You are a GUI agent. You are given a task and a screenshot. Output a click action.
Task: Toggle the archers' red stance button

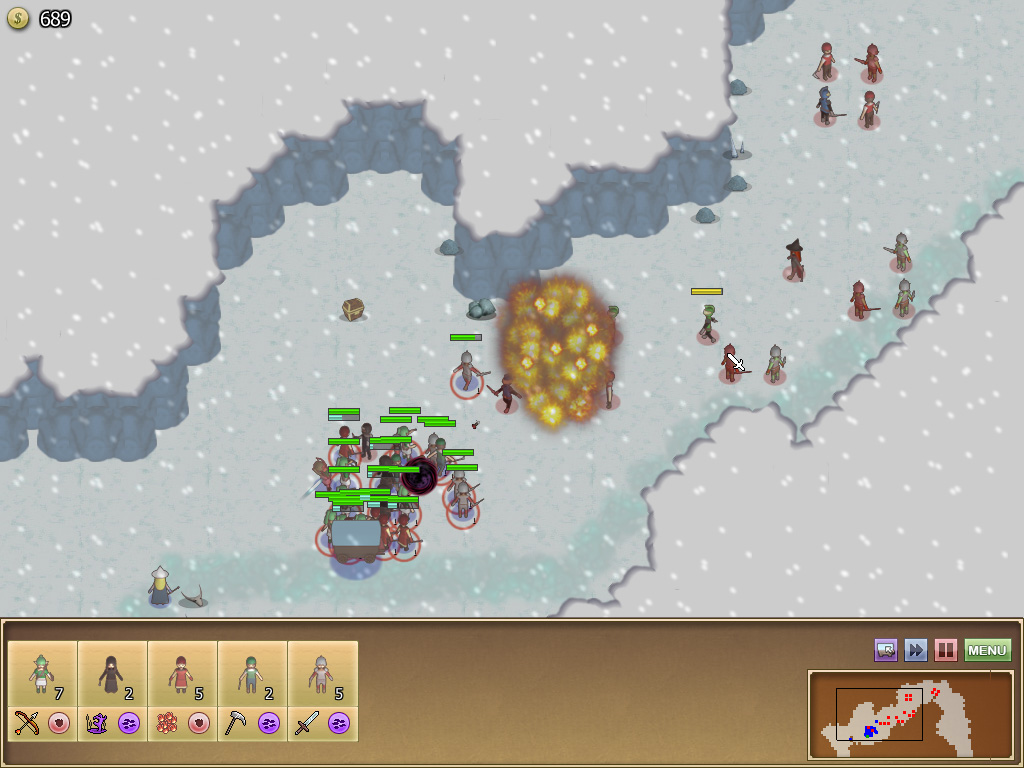click(60, 723)
